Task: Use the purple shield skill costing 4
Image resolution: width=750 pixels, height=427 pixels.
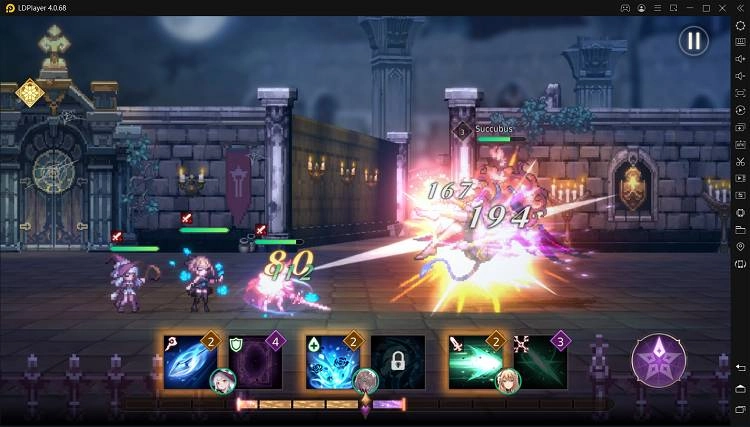Action: coord(255,361)
